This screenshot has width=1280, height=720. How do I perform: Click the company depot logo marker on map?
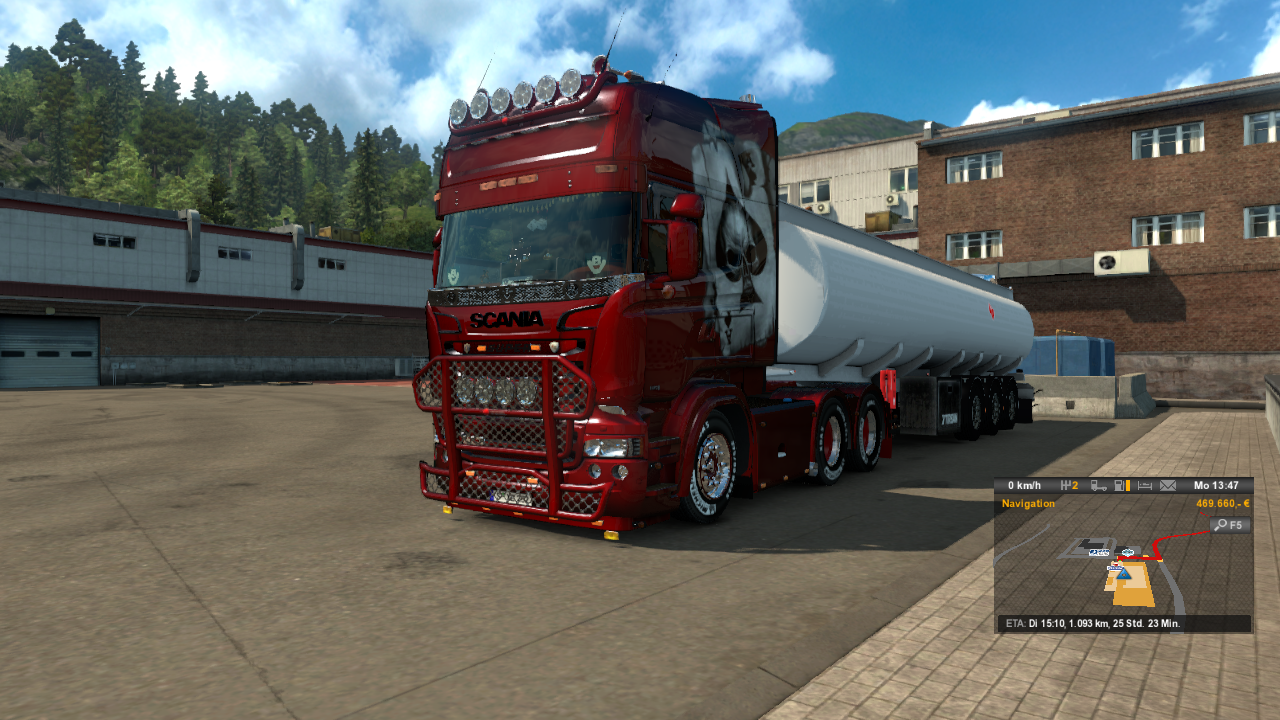tap(1098, 552)
